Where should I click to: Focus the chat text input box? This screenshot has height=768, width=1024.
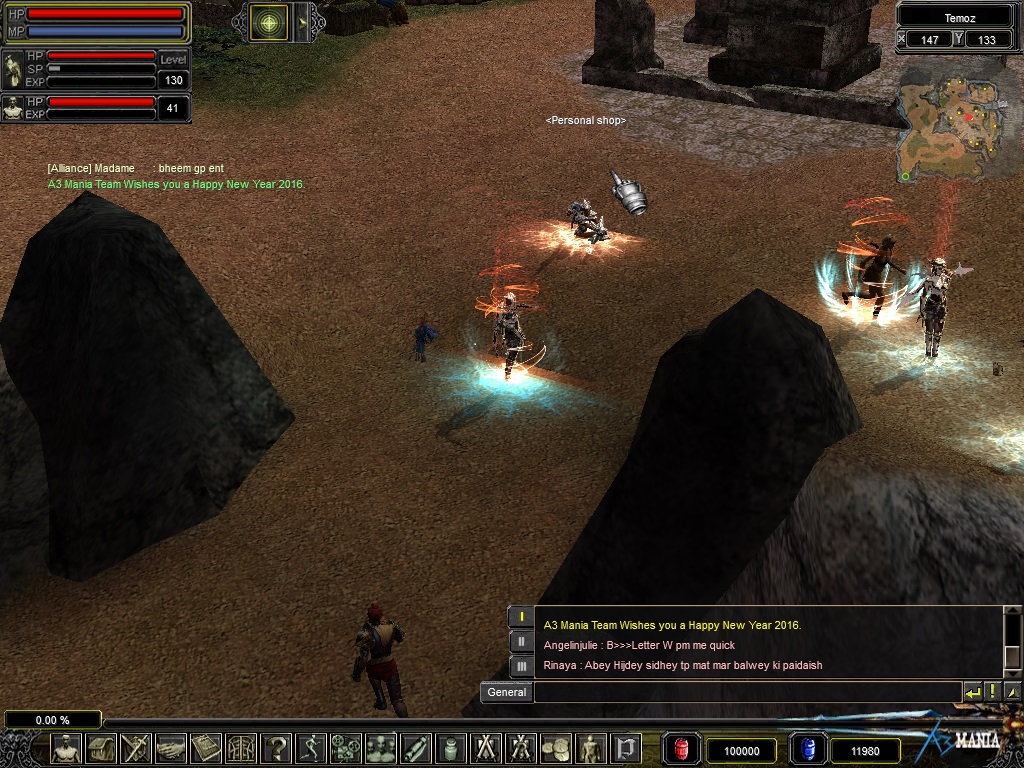coord(746,692)
